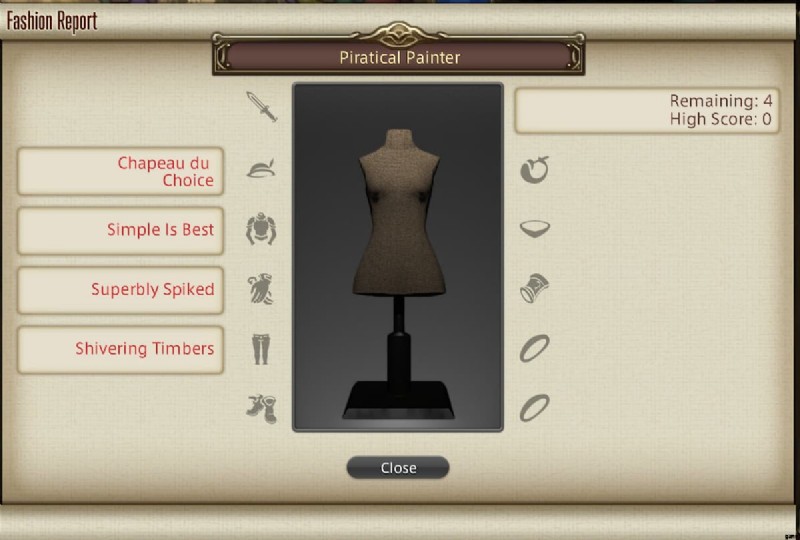Choose the necklace slot icon
The image size is (800, 540).
(535, 229)
